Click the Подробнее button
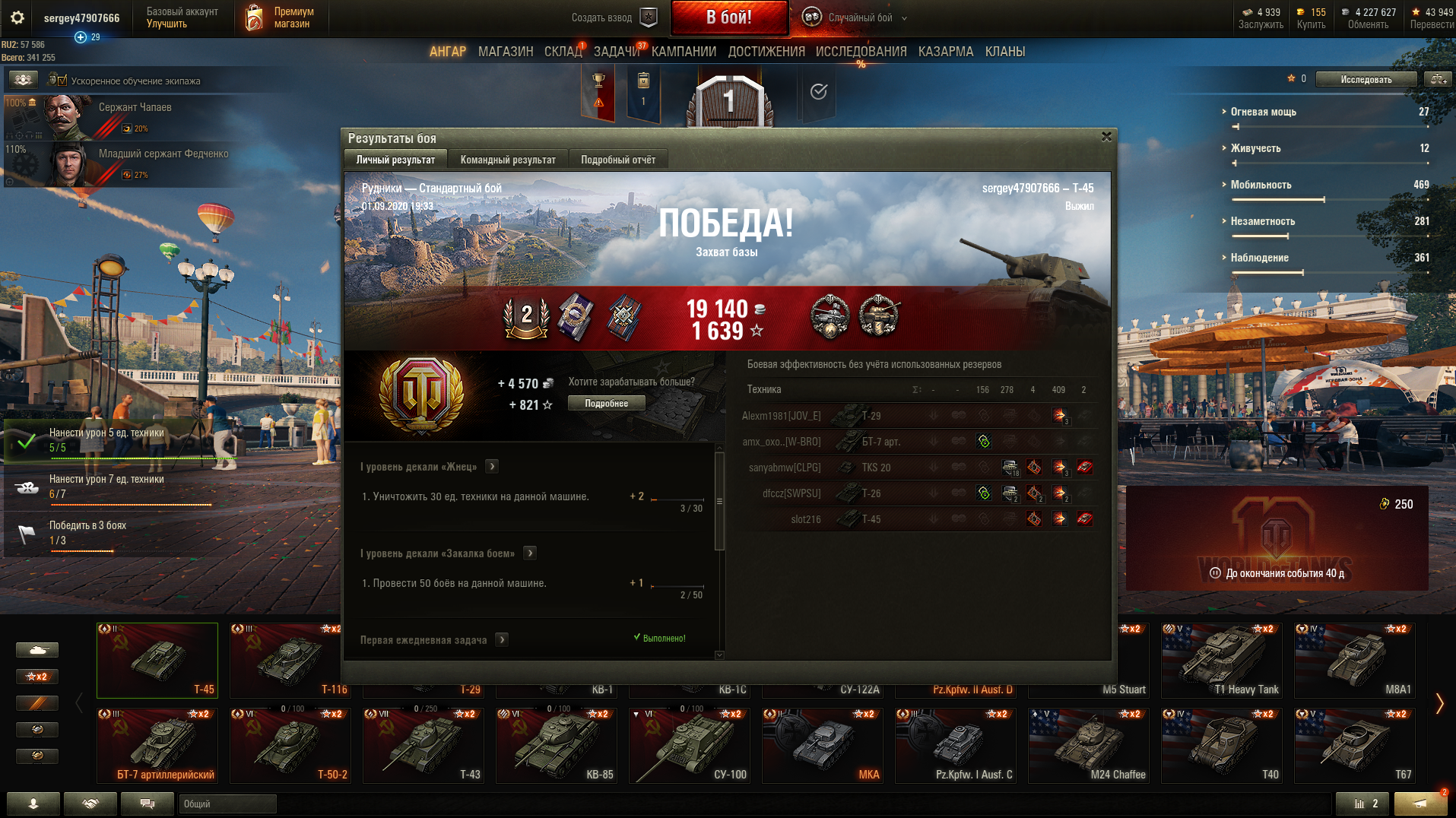 pyautogui.click(x=606, y=404)
